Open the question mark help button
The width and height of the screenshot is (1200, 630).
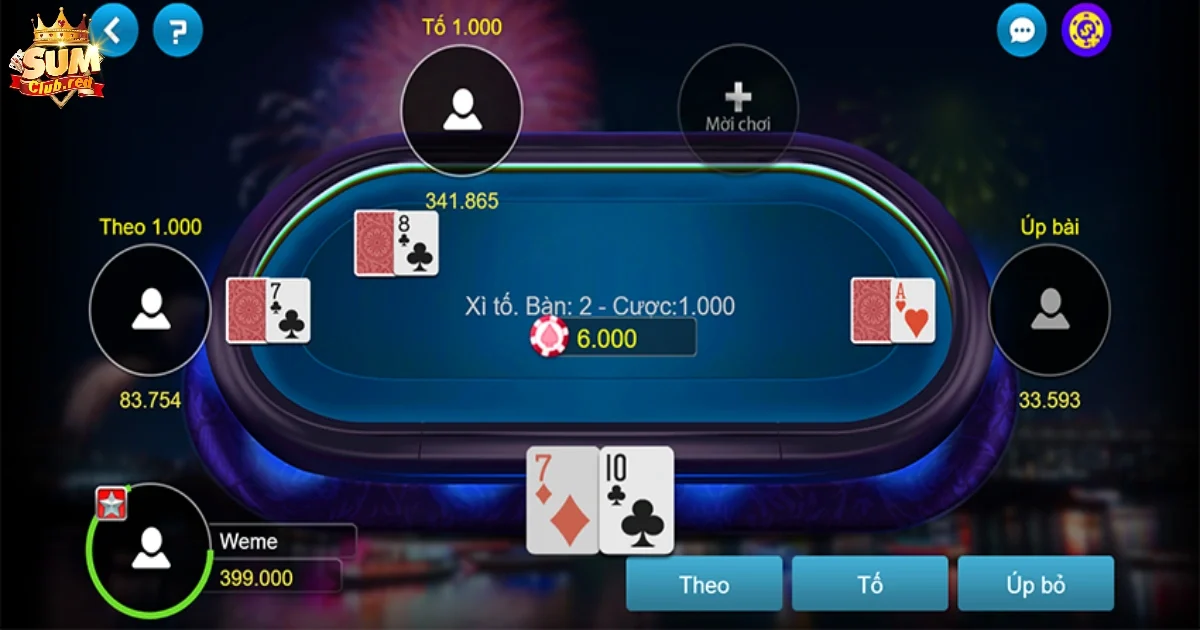click(178, 32)
